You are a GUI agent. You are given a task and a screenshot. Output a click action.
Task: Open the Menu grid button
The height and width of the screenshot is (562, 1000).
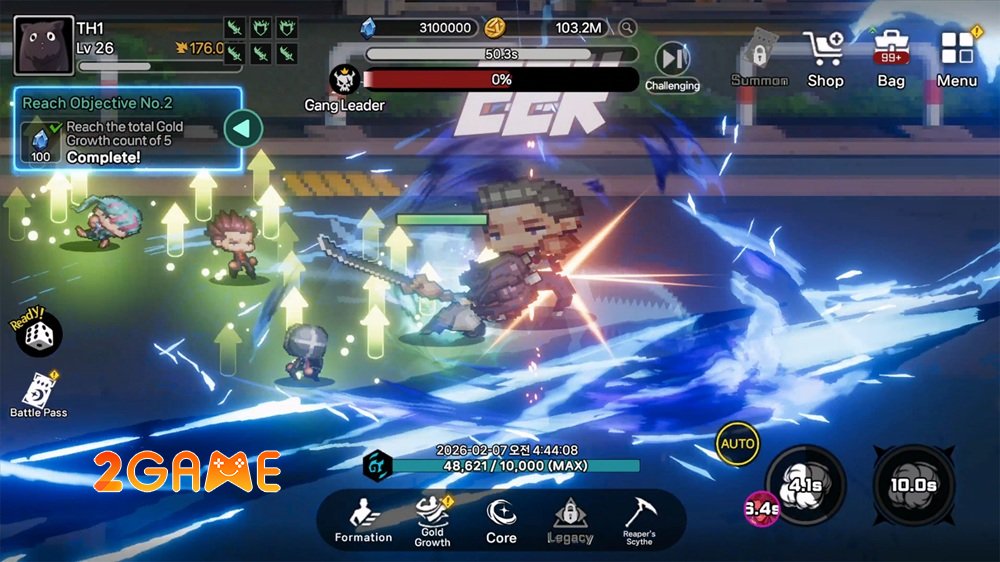(x=957, y=58)
